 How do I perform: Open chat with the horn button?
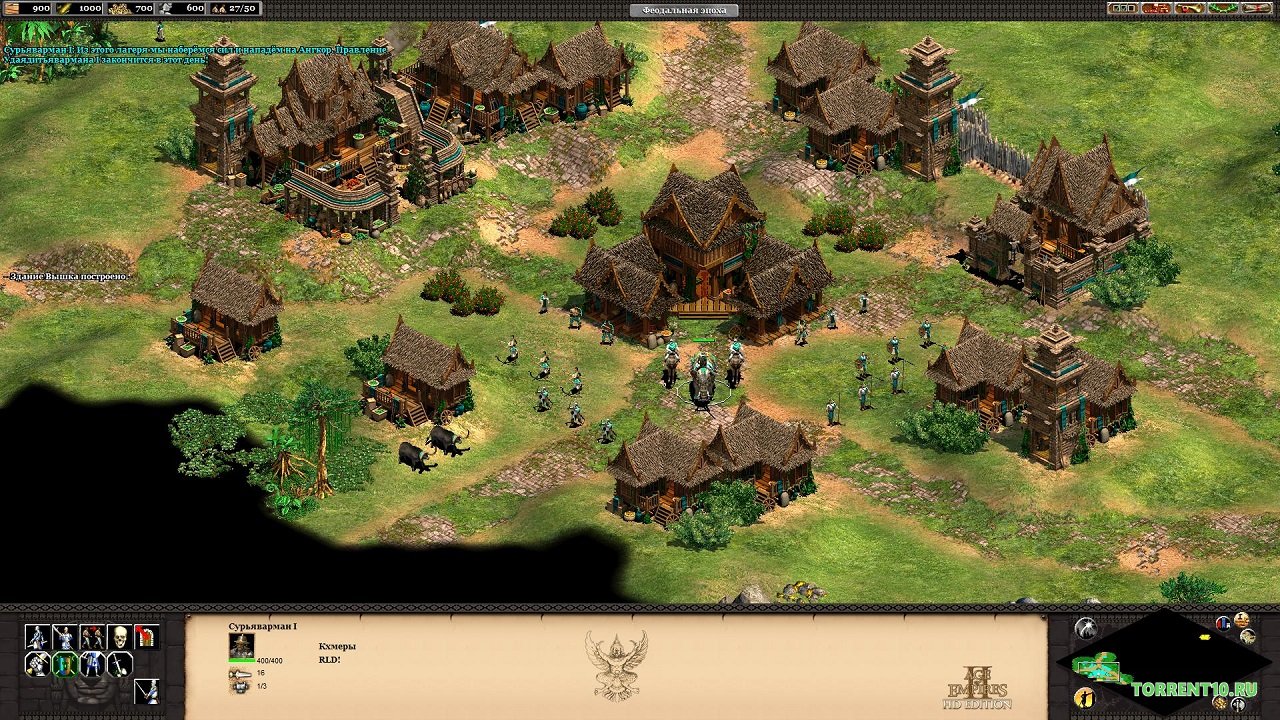click(x=1190, y=8)
